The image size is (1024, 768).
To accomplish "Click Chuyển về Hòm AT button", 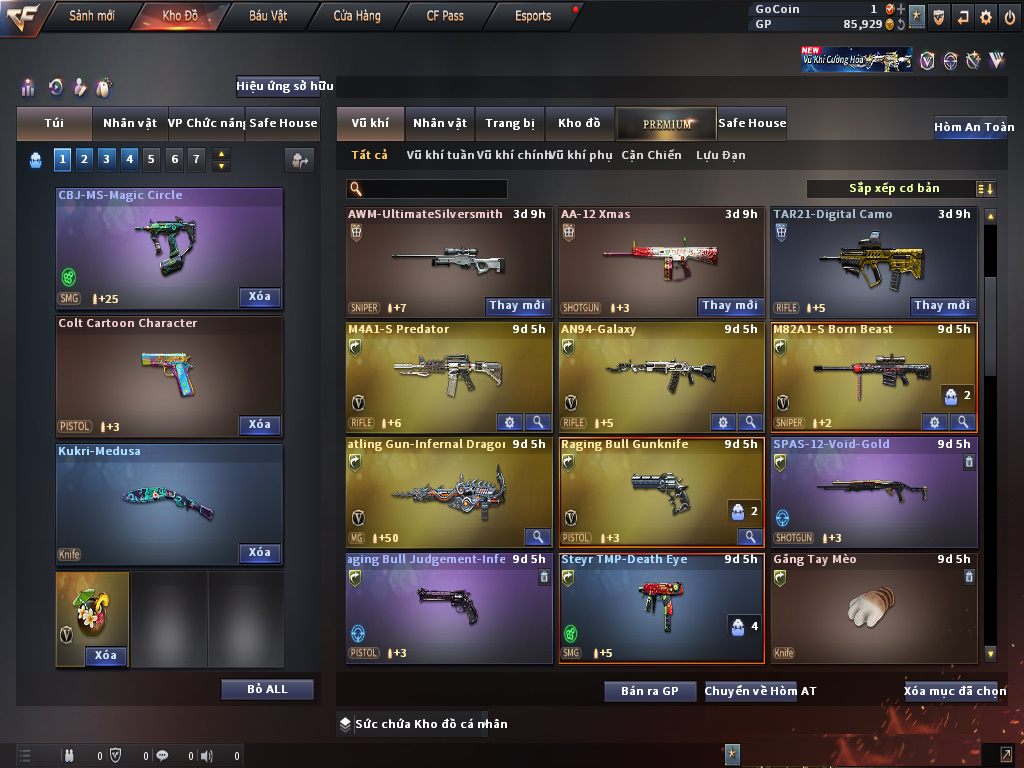I will click(x=760, y=691).
